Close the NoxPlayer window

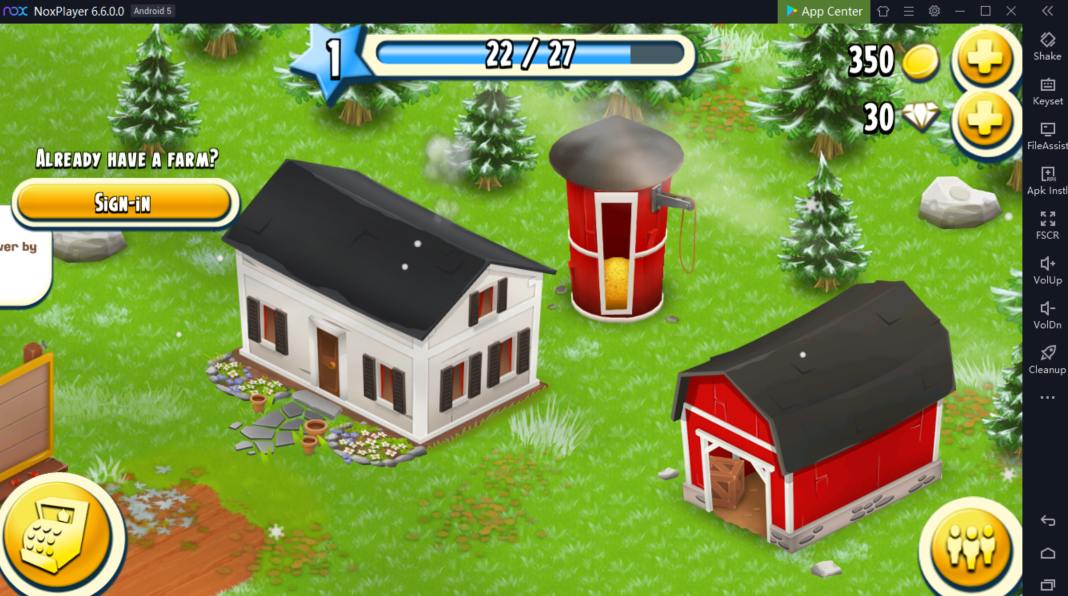[x=1011, y=11]
